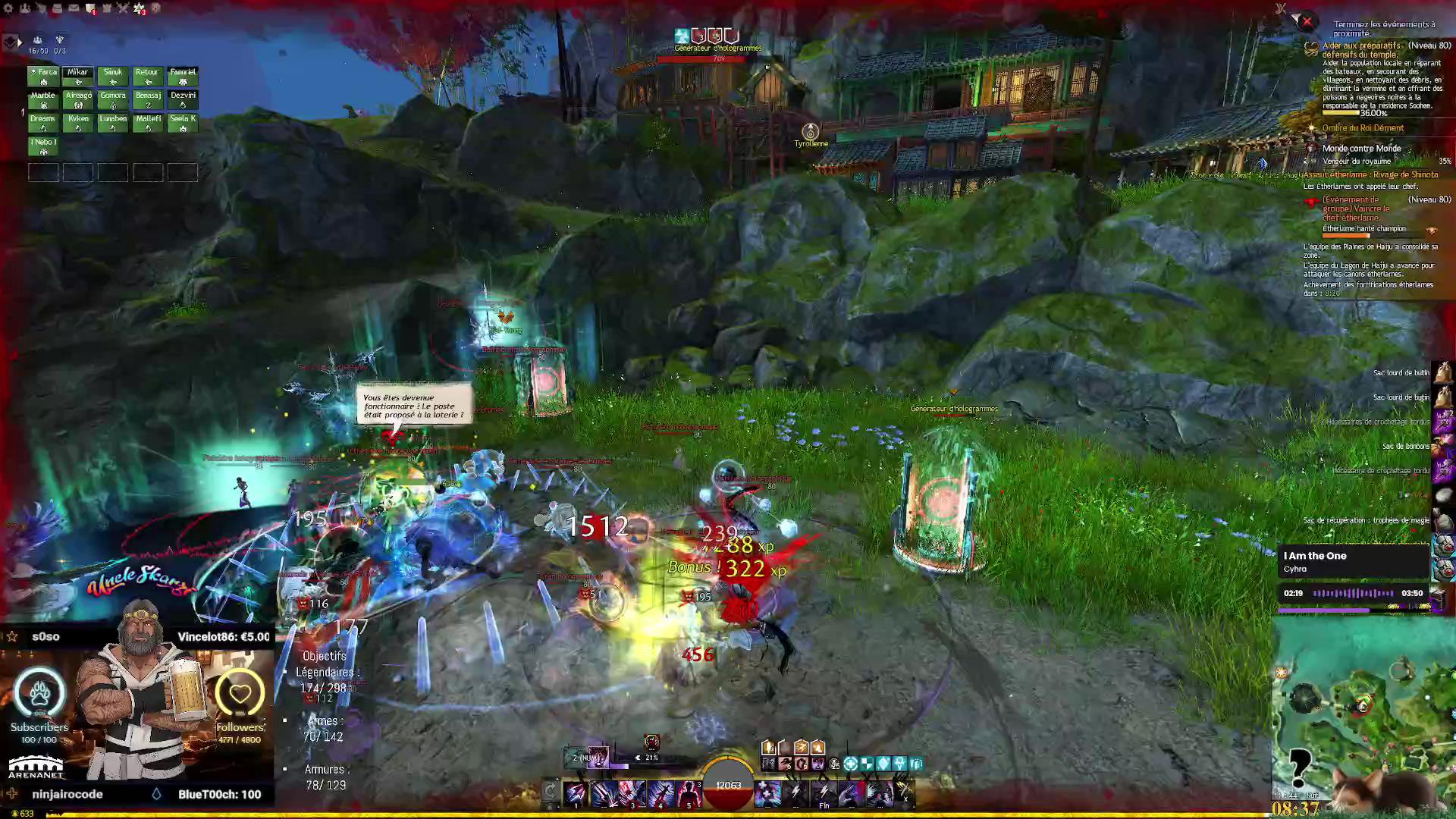The width and height of the screenshot is (1456, 819).
Task: Open the mail envelope icon
Action: click(x=74, y=8)
